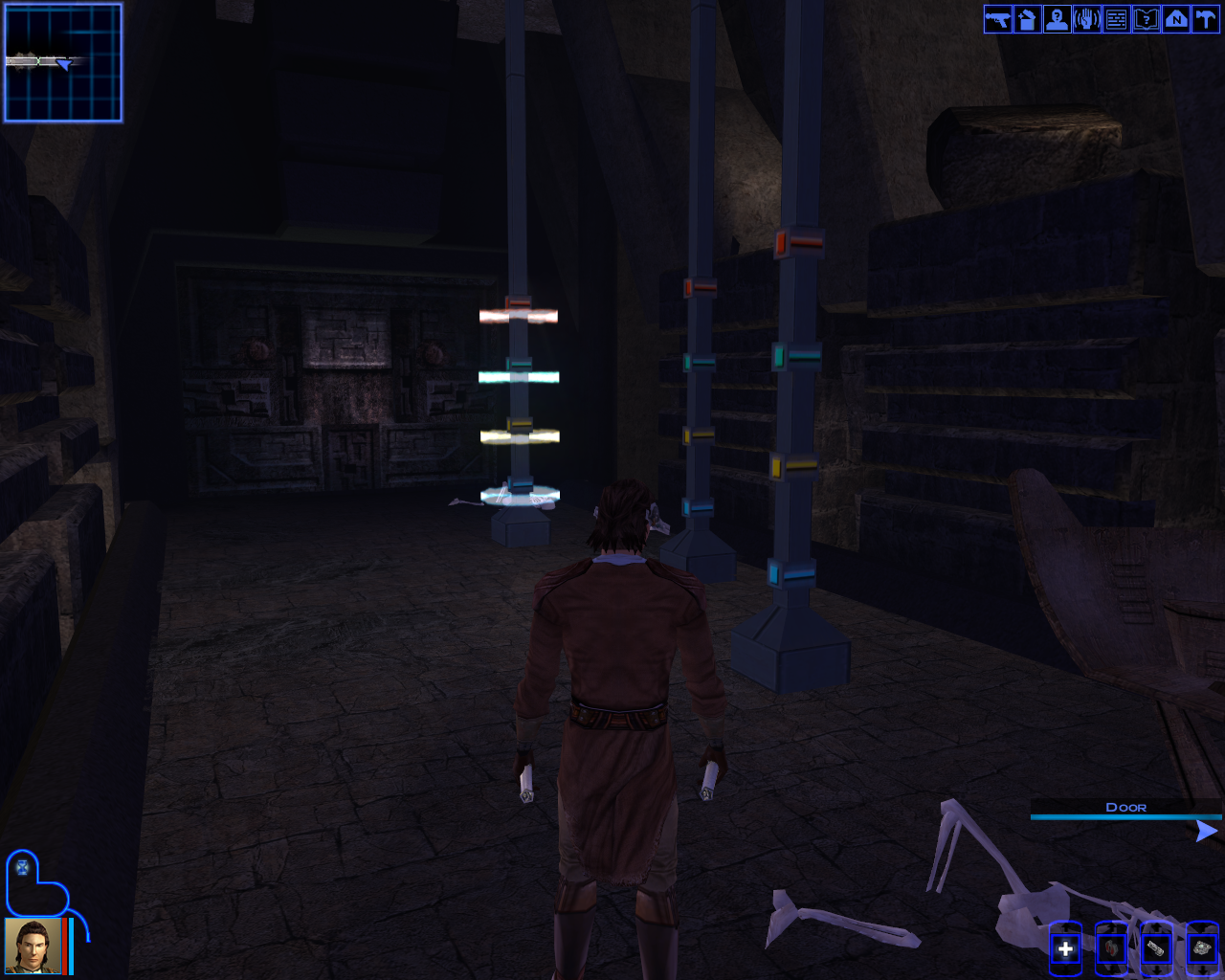Open the Force Powers abilities screen

click(1086, 19)
